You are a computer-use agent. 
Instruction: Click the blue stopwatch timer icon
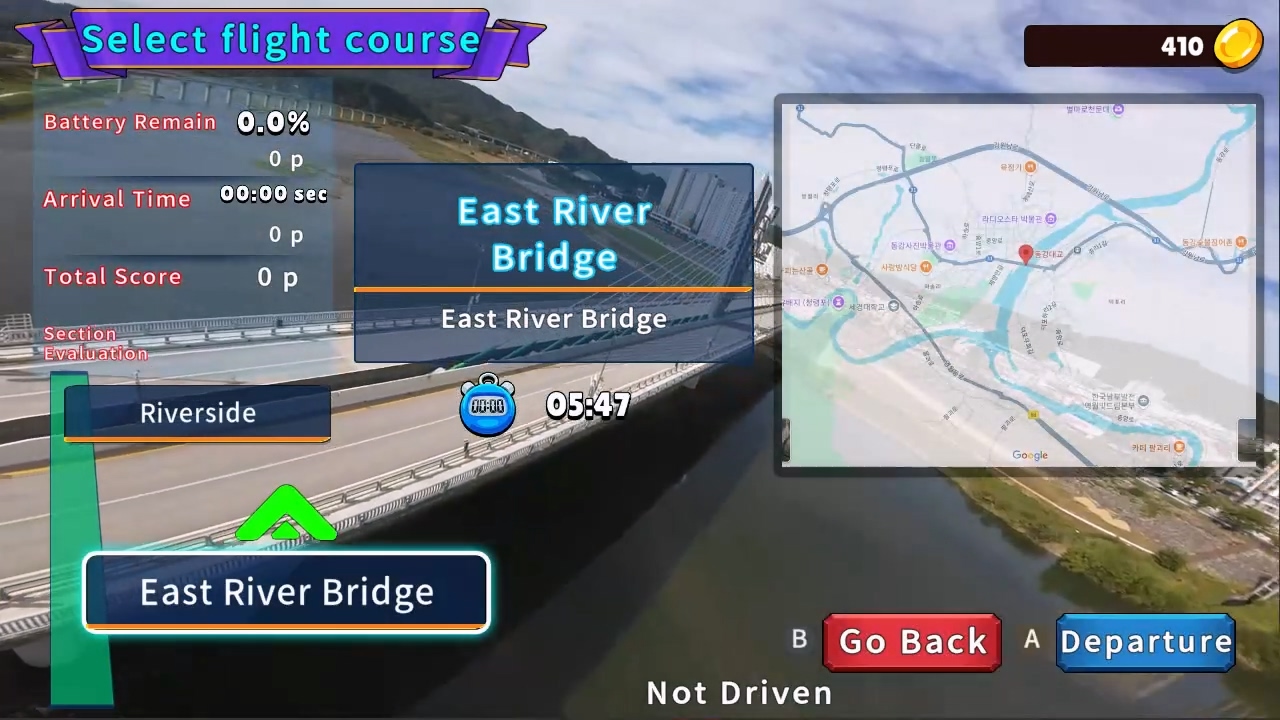[x=488, y=405]
